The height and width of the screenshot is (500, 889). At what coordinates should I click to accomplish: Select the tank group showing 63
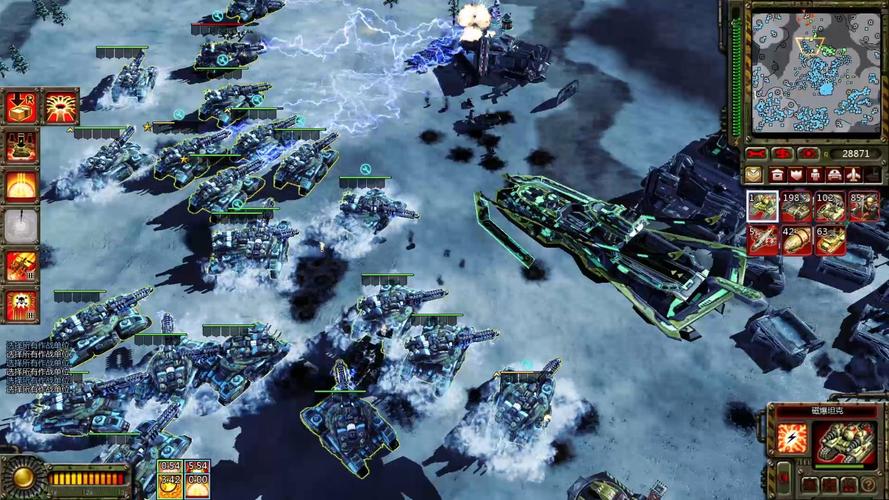830,240
